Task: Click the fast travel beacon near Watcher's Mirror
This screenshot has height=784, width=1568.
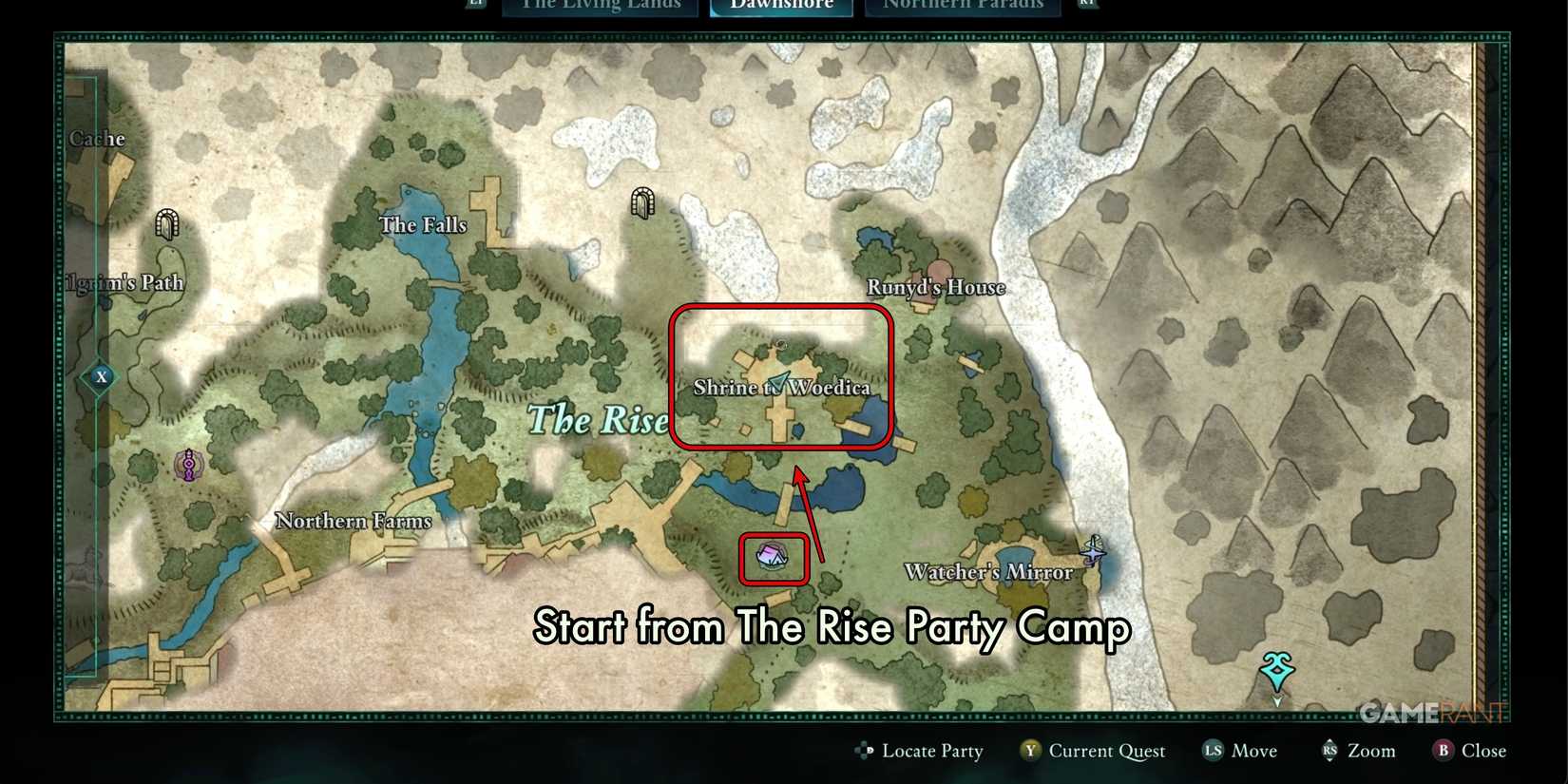Action: [x=1093, y=549]
